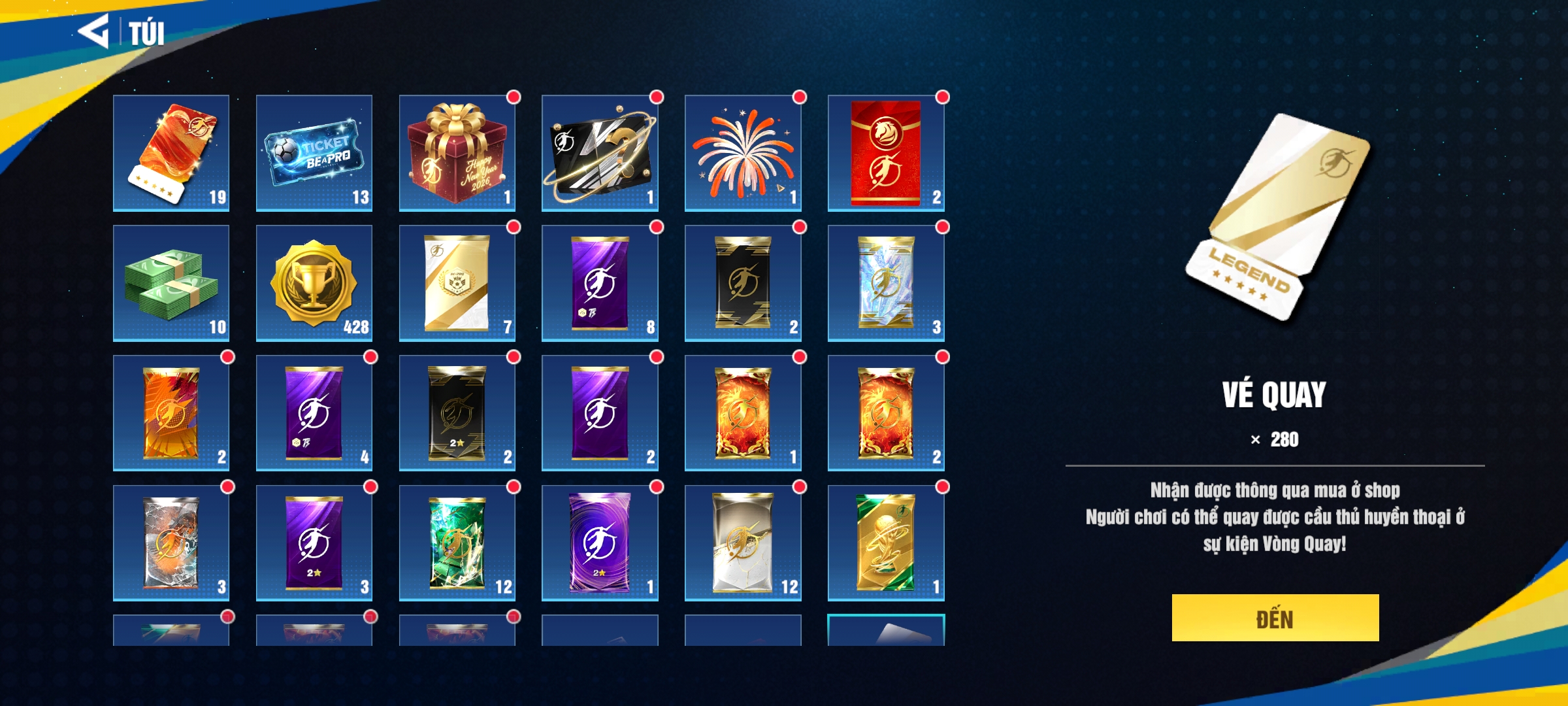Pick the gold World Cup trophy pack
Screen dimensions: 1568x706
pyautogui.click(x=886, y=543)
